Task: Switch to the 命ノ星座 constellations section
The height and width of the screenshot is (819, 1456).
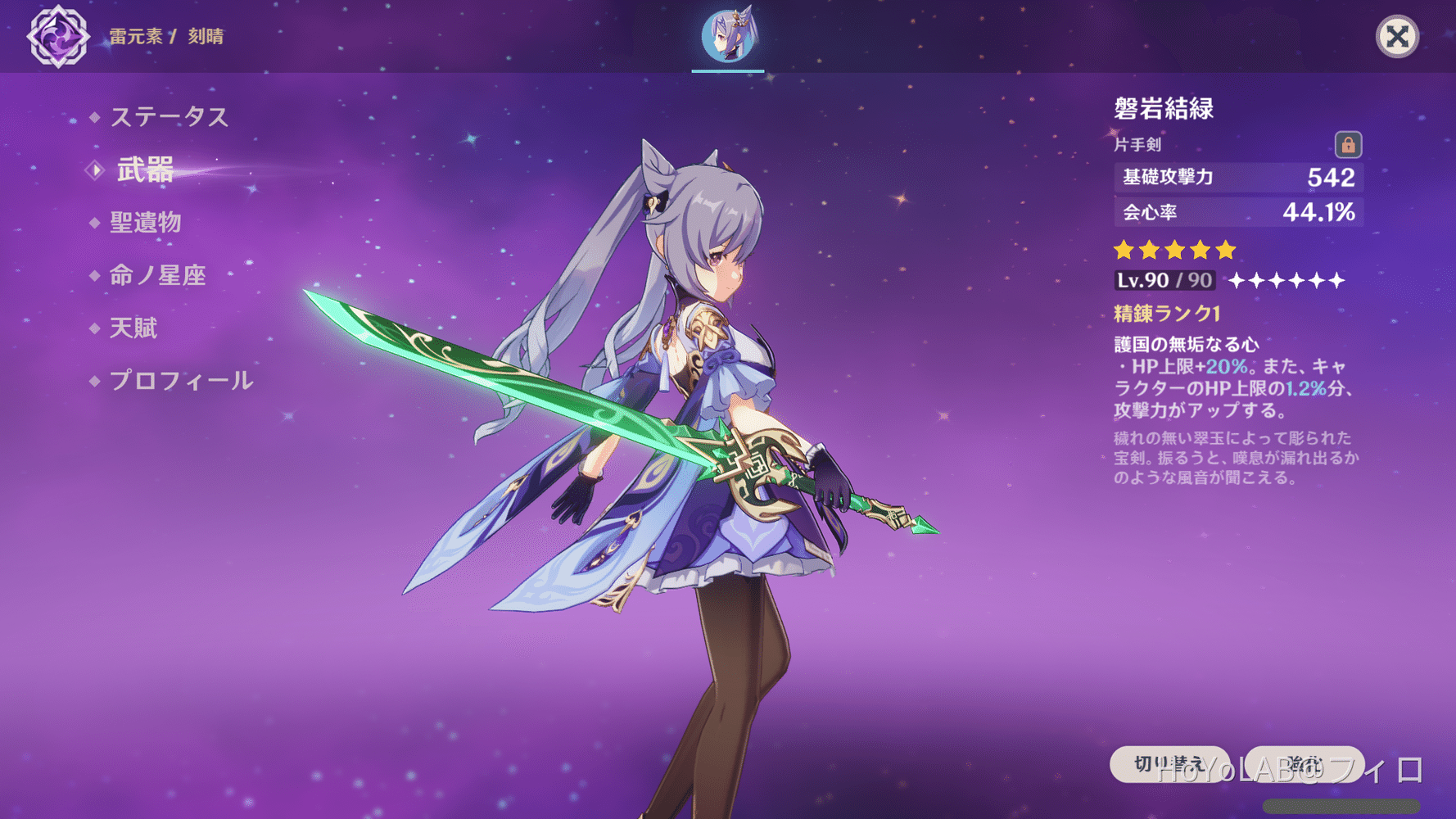Action: tap(156, 275)
